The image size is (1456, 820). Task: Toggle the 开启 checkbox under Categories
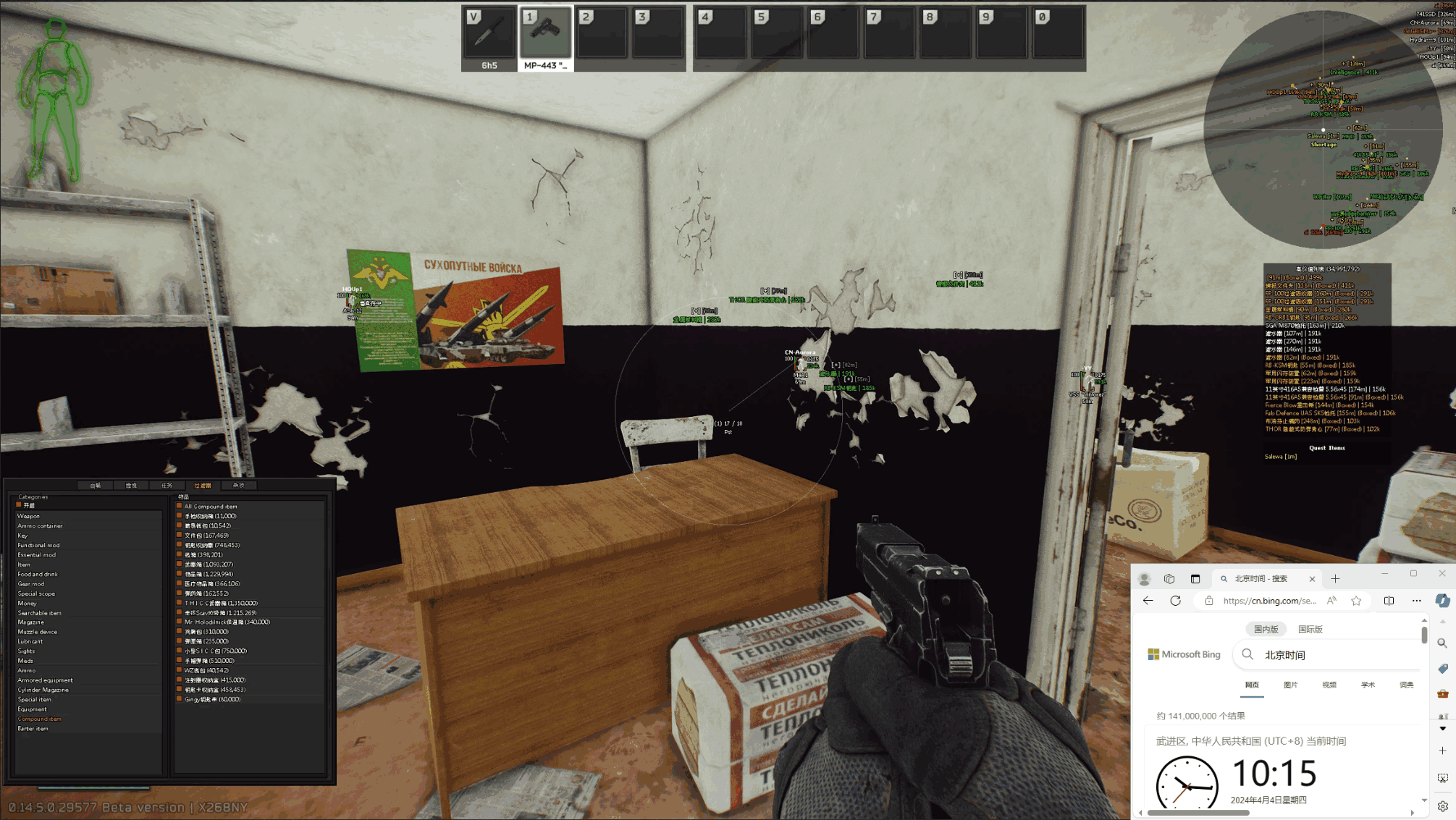(x=18, y=504)
